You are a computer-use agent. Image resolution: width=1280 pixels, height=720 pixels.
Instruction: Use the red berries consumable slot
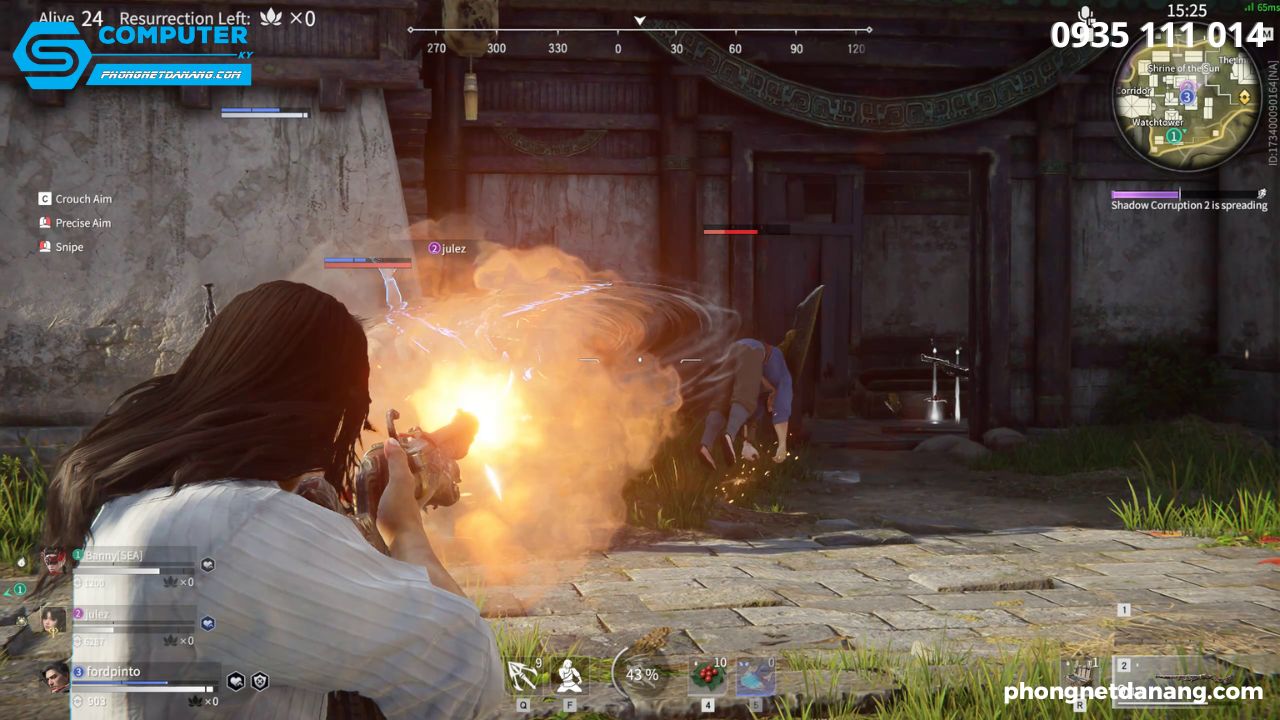[x=708, y=676]
